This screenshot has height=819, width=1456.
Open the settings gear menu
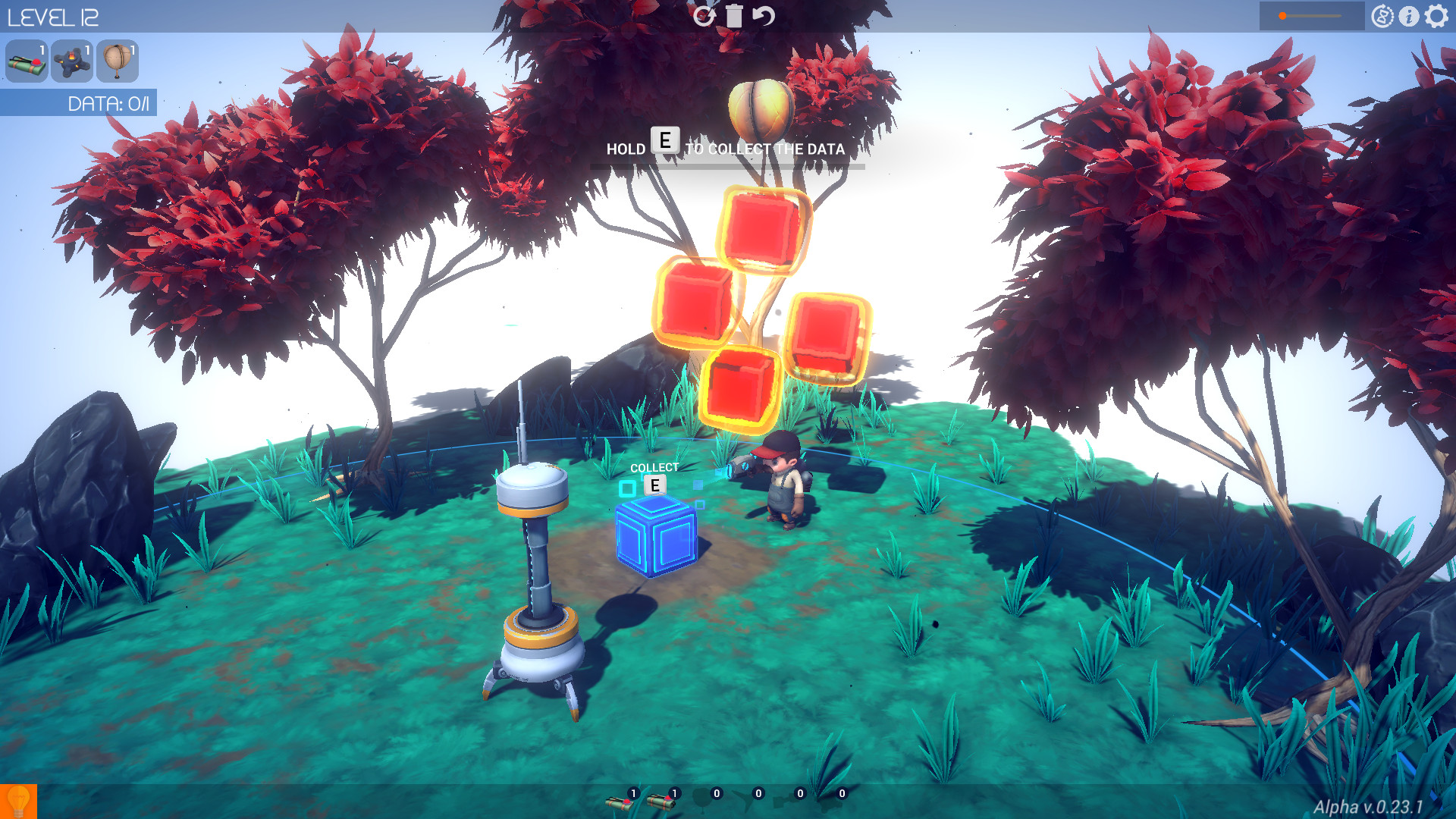click(x=1436, y=16)
